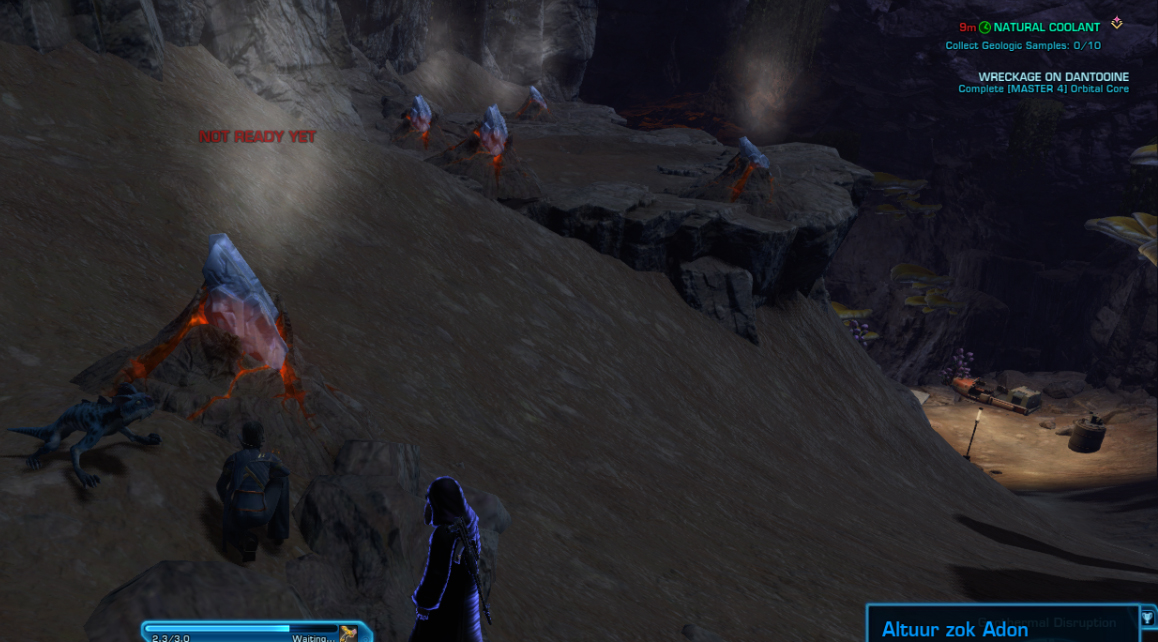Image resolution: width=1158 pixels, height=642 pixels.
Task: Select the Altuur zok Adon name panel
Action: [954, 629]
